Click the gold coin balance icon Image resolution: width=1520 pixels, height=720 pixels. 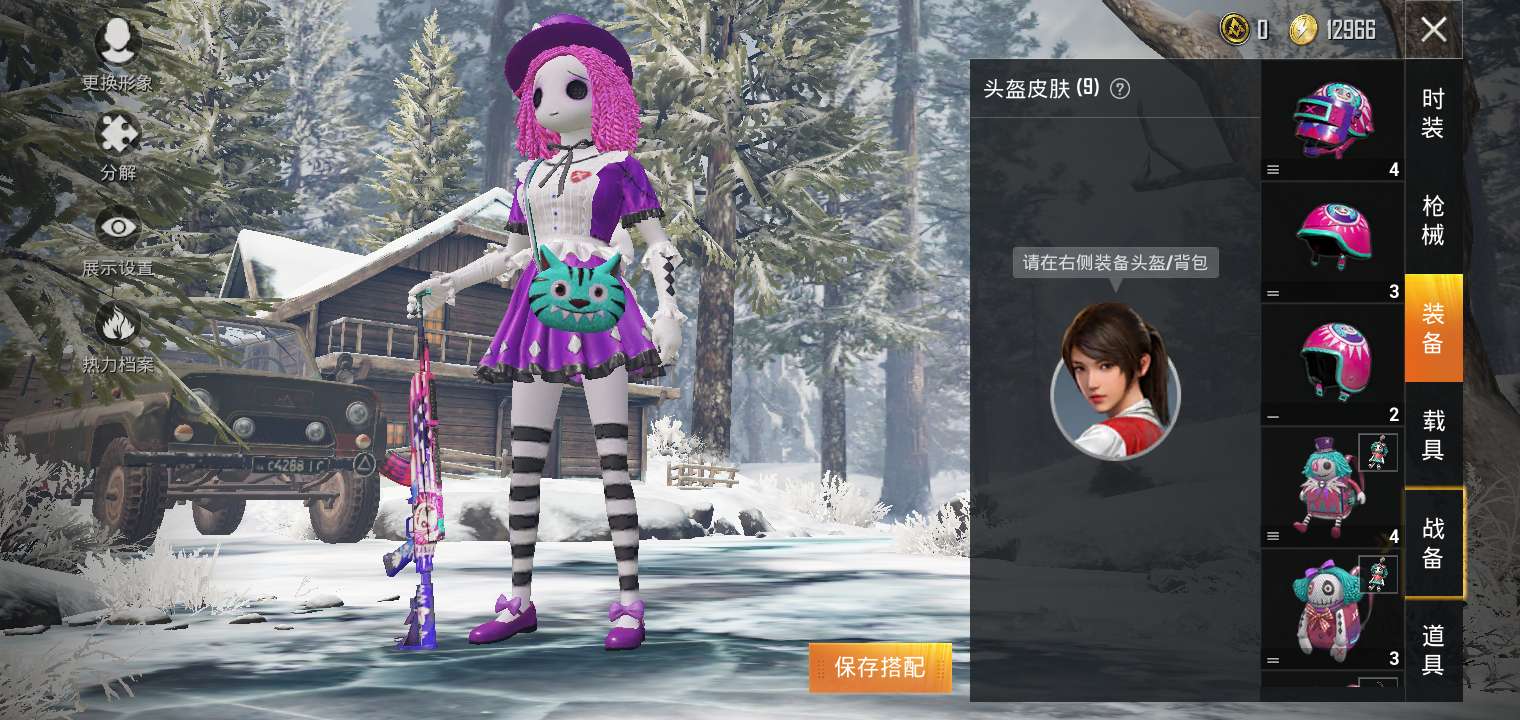1235,30
